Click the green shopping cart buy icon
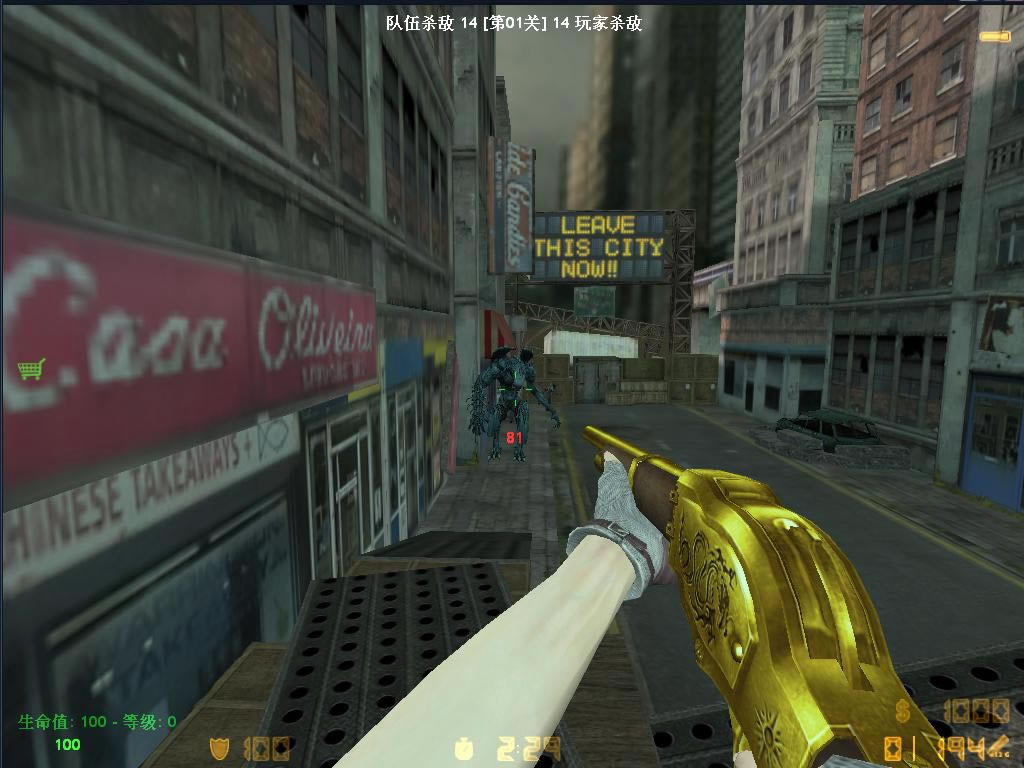The image size is (1024, 768). 31,370
